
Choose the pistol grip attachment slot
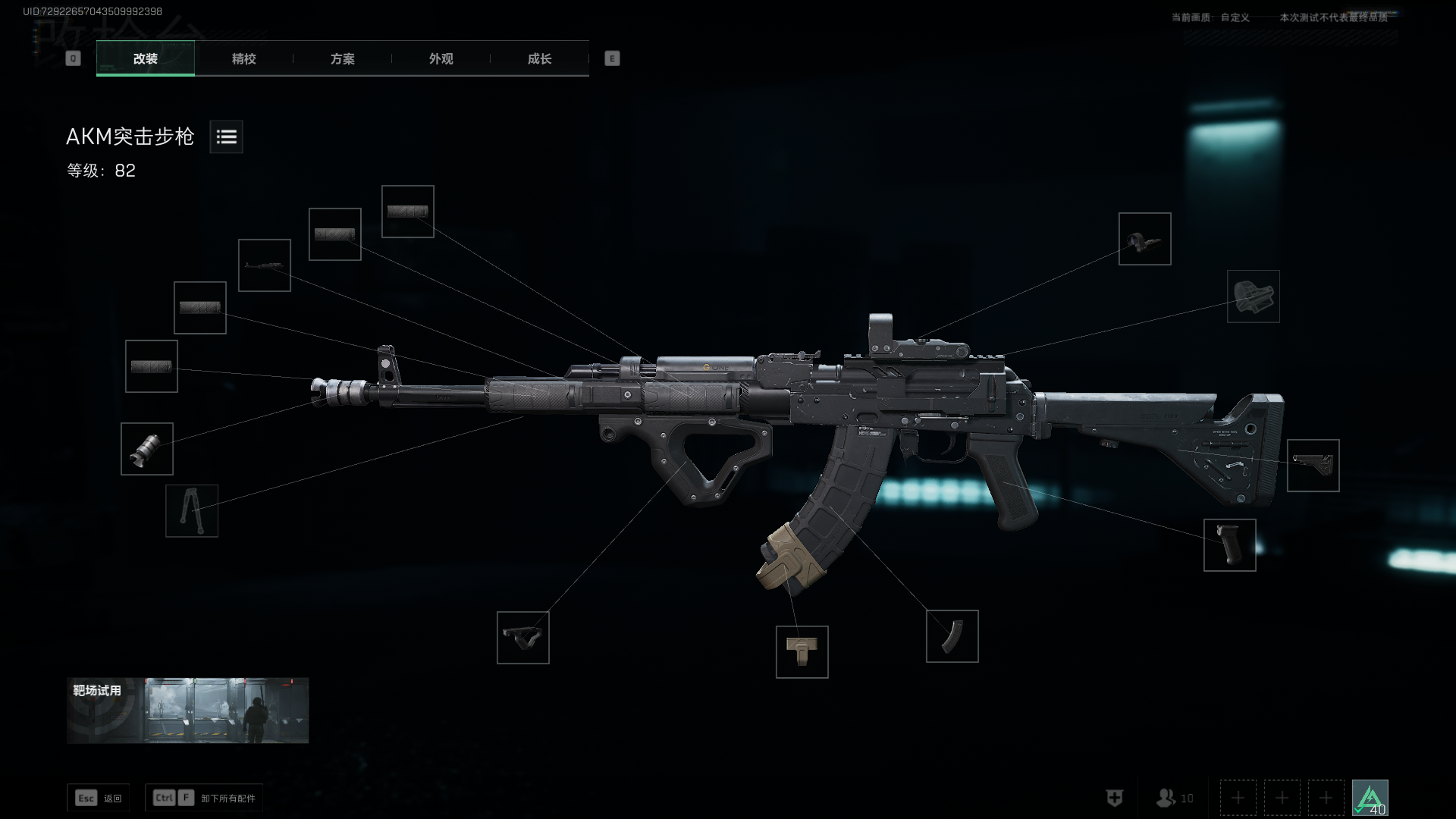(1230, 545)
